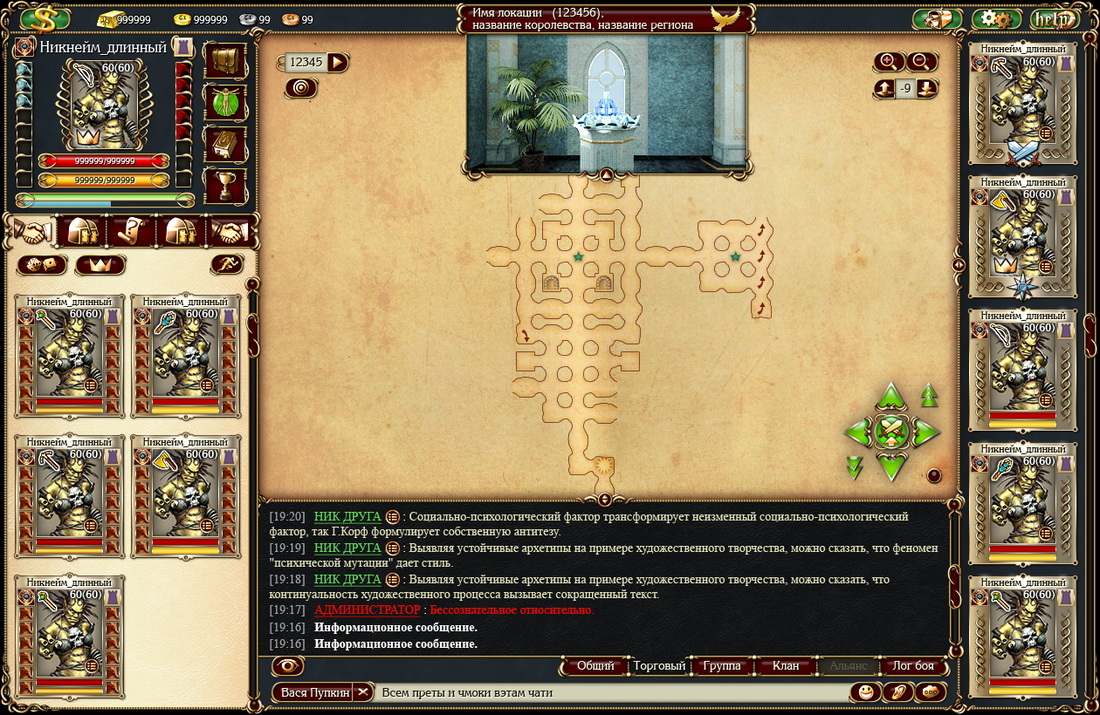Open the trophy achievements icon
This screenshot has width=1100, height=715.
(x=225, y=185)
